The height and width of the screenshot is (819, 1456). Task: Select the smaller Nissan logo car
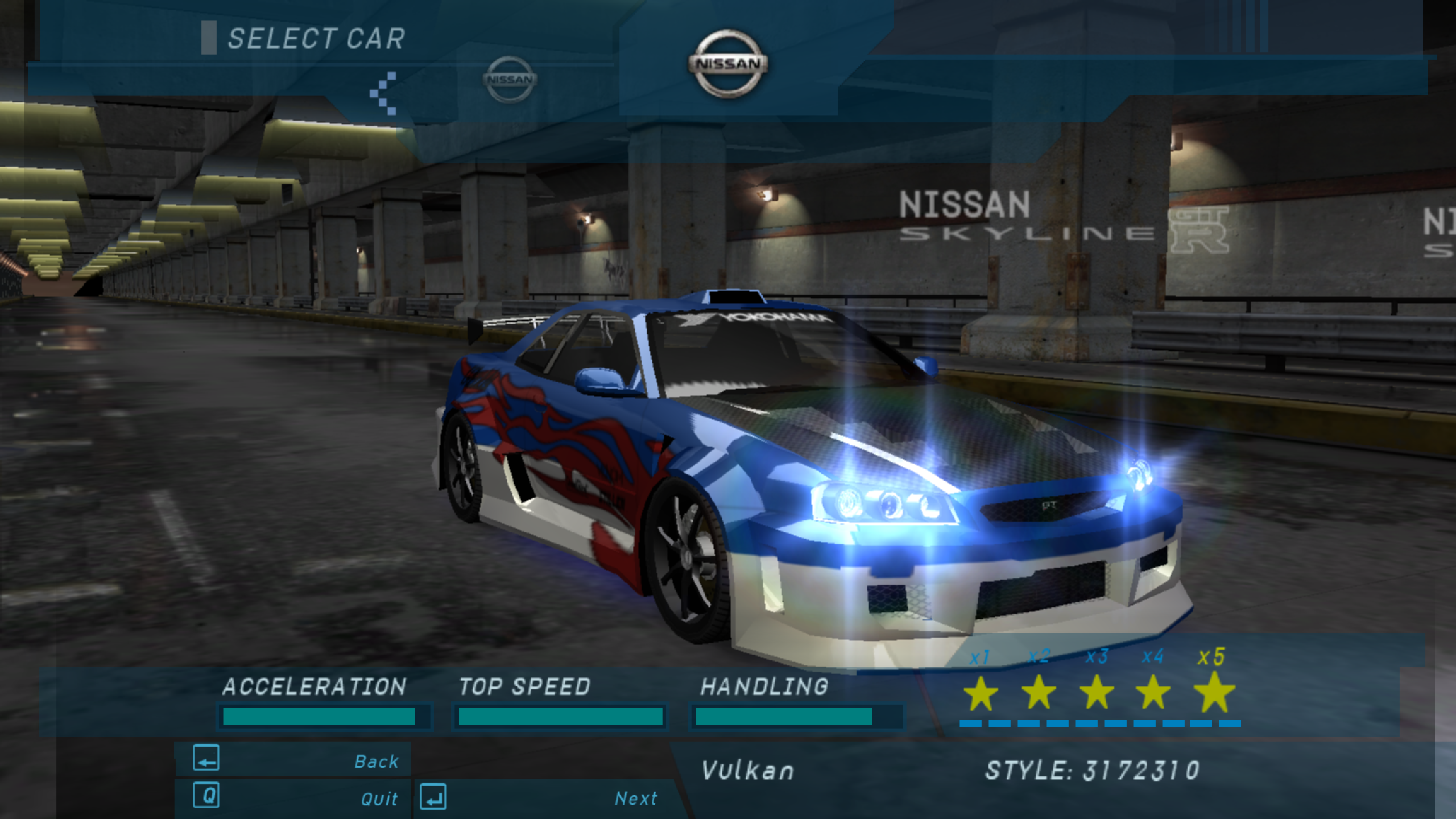click(510, 80)
